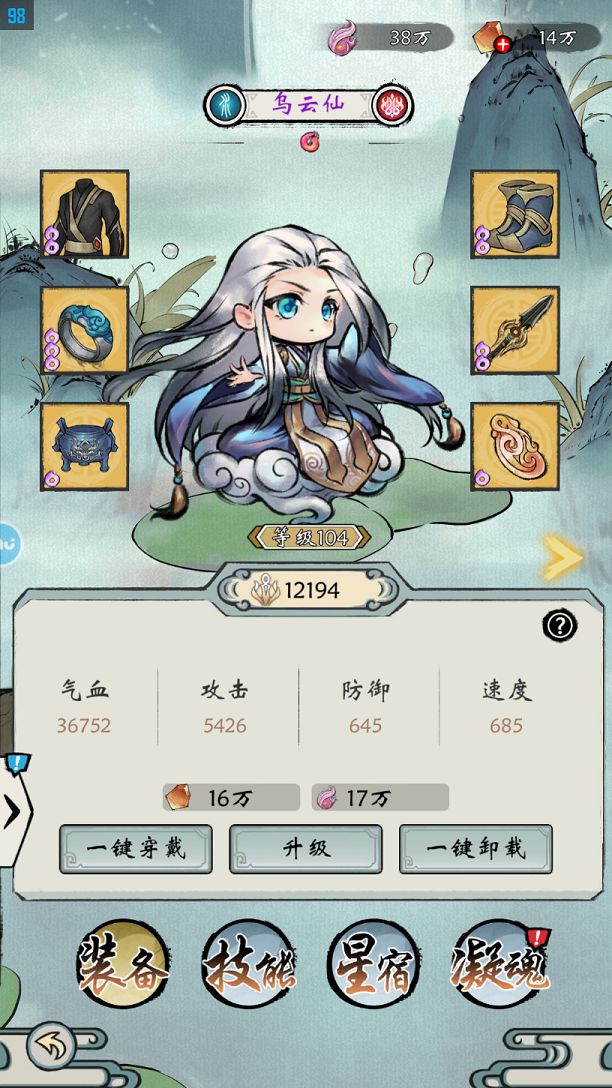Upgrade the character with the 升级 button
Screen dimensions: 612x1088
(306, 849)
